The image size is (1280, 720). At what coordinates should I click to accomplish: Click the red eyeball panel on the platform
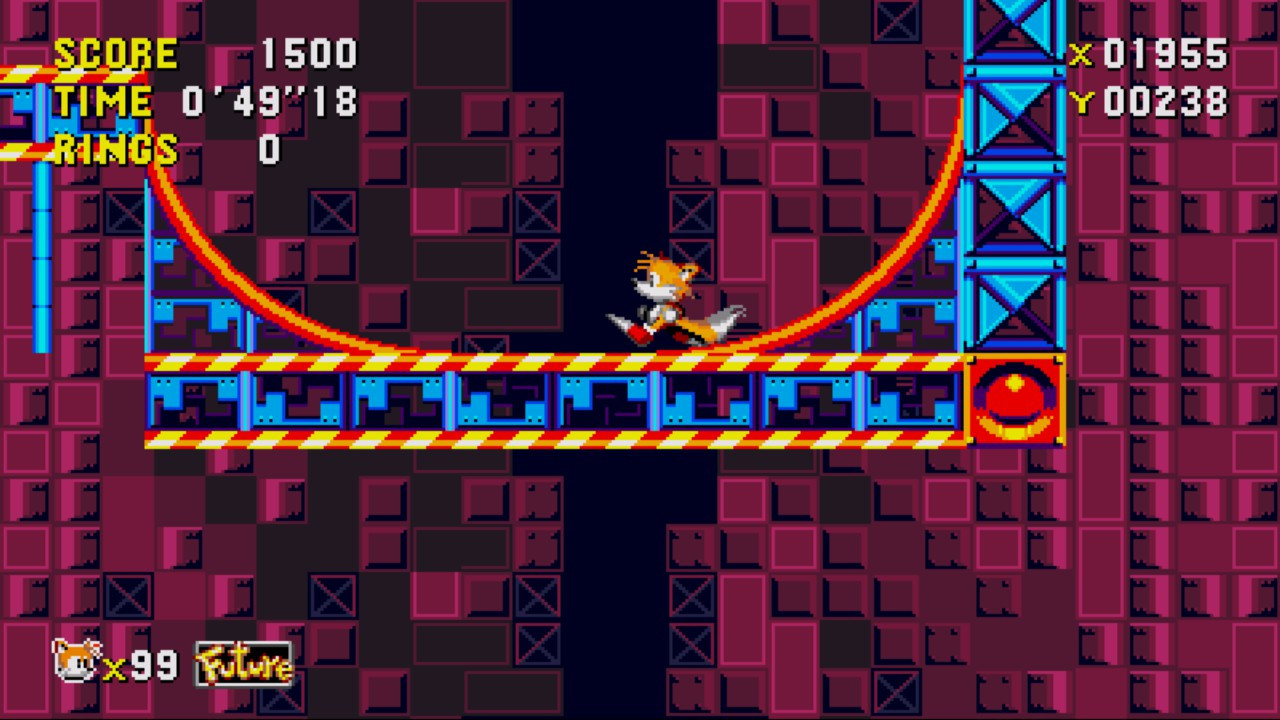pos(1014,400)
